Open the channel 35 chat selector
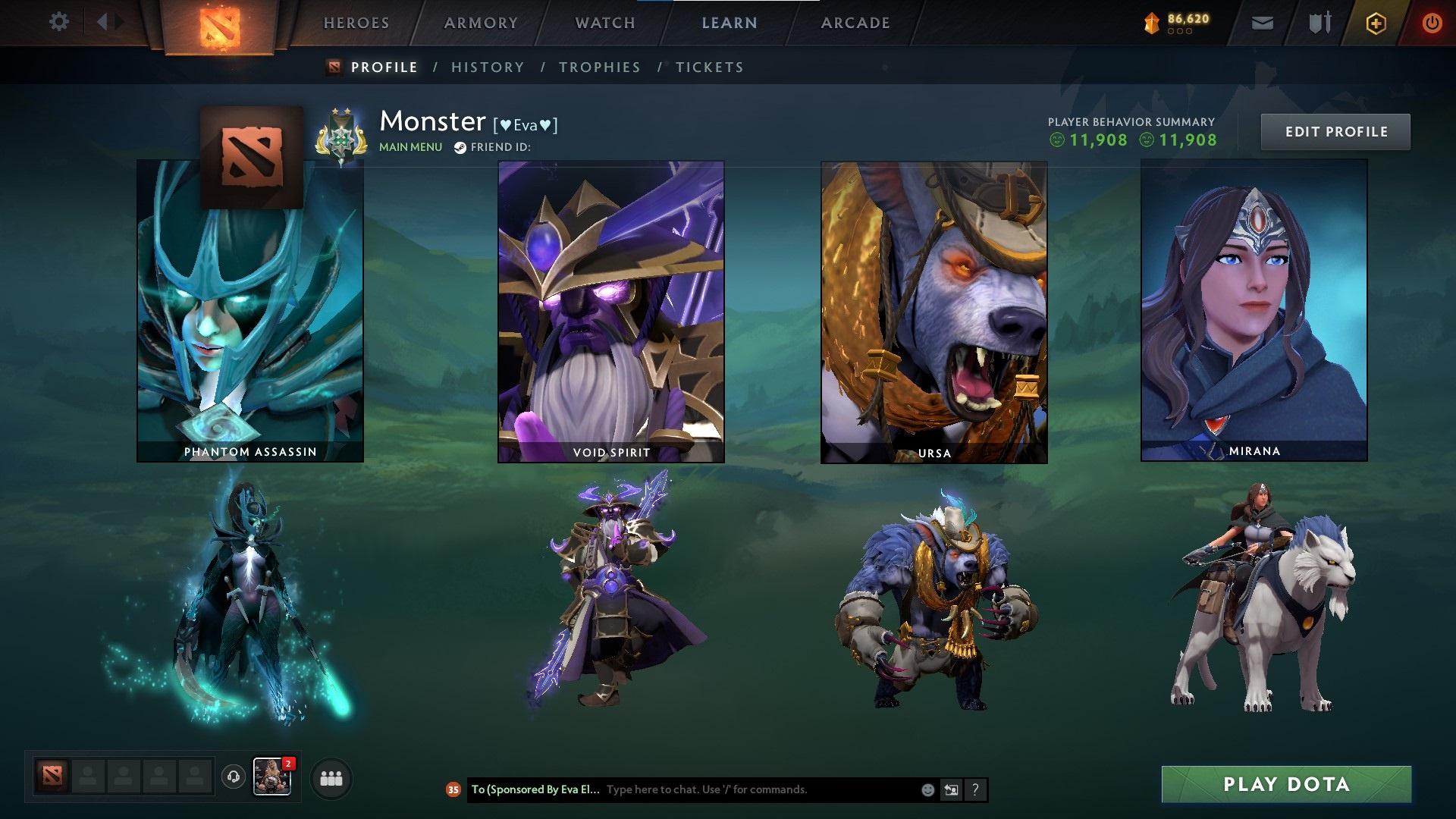1456x819 pixels. pos(453,789)
